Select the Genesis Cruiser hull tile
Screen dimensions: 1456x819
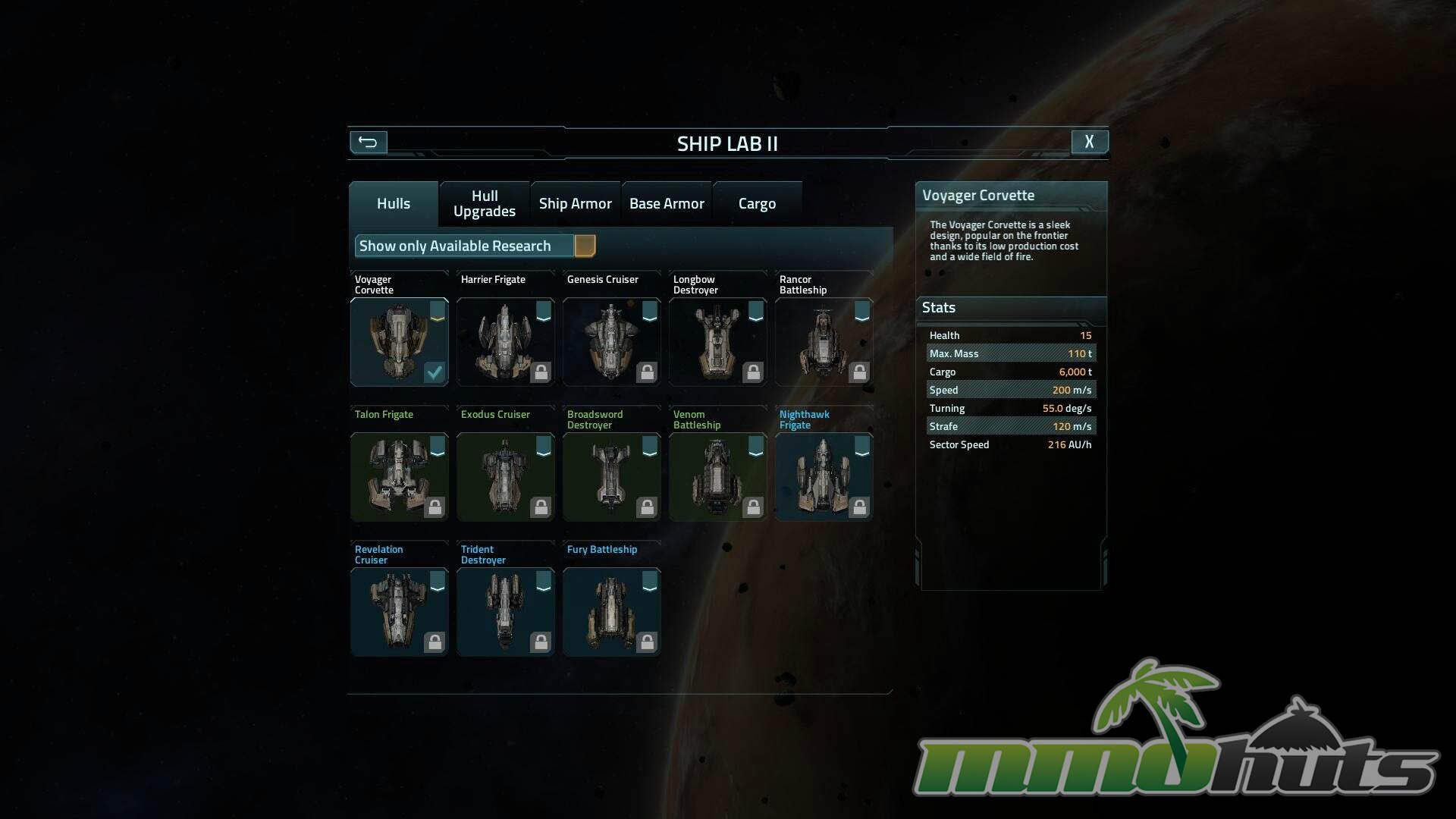611,342
